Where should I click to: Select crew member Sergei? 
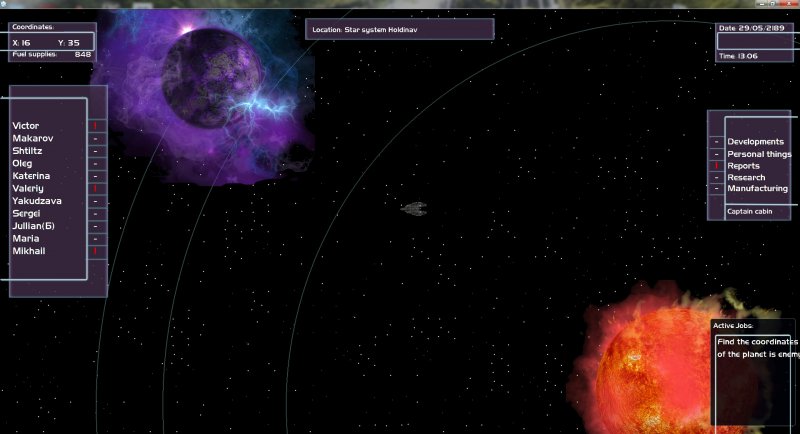point(26,214)
